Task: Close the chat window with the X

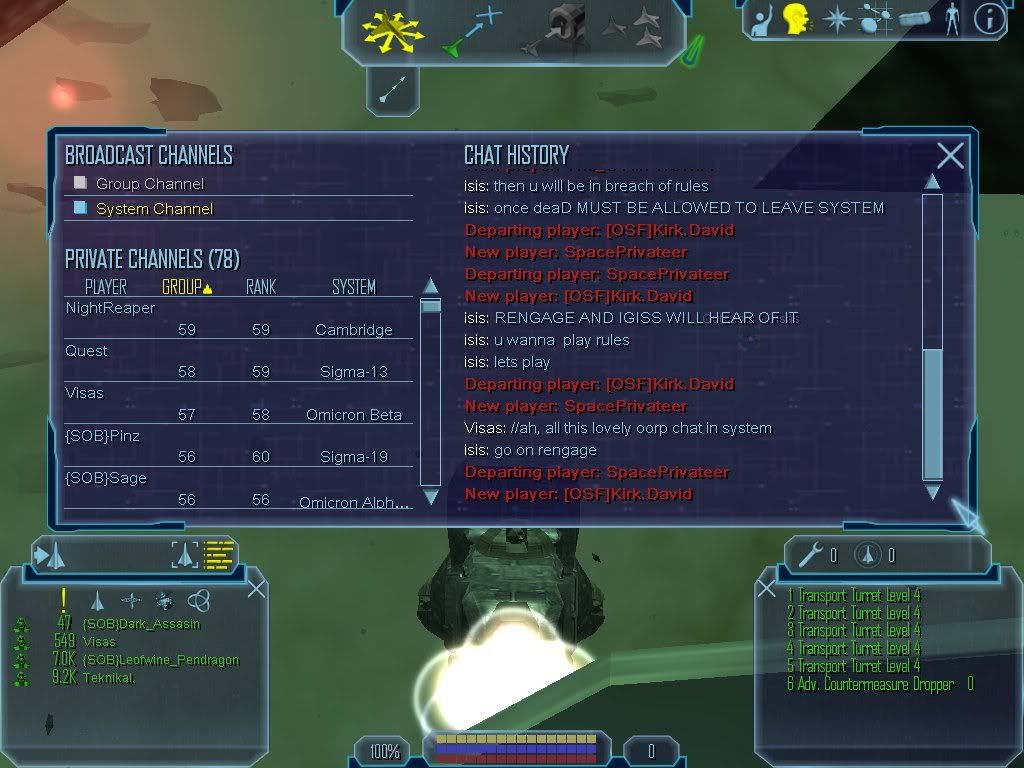Action: pyautogui.click(x=950, y=155)
